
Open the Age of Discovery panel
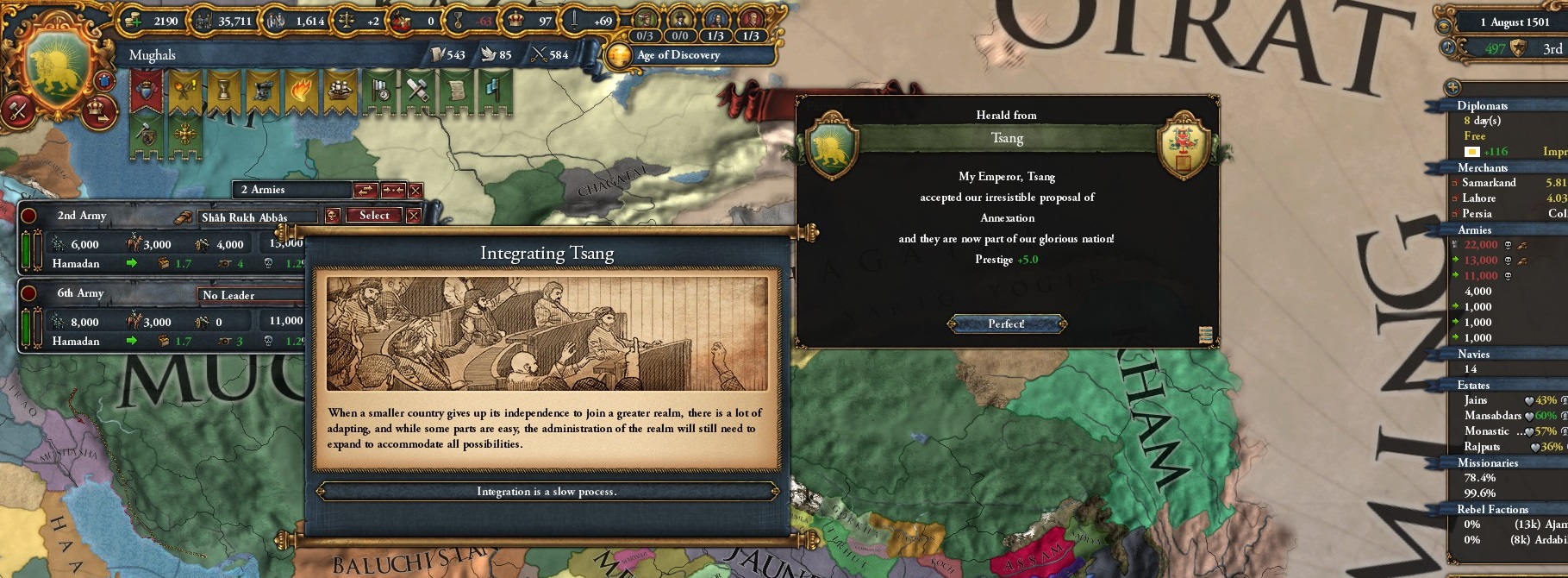pos(678,55)
